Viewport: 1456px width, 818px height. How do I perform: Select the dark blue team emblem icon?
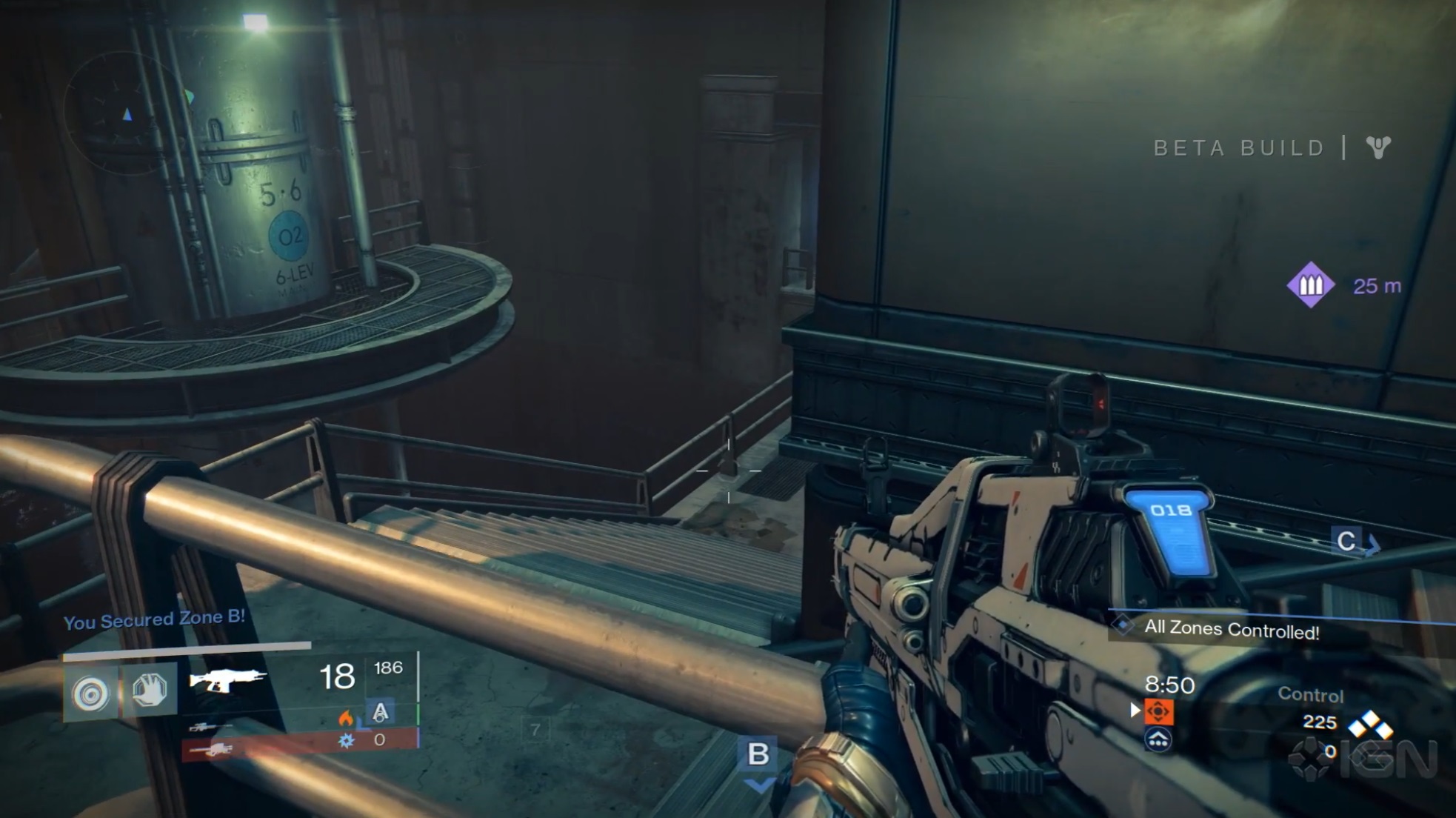click(x=1158, y=739)
